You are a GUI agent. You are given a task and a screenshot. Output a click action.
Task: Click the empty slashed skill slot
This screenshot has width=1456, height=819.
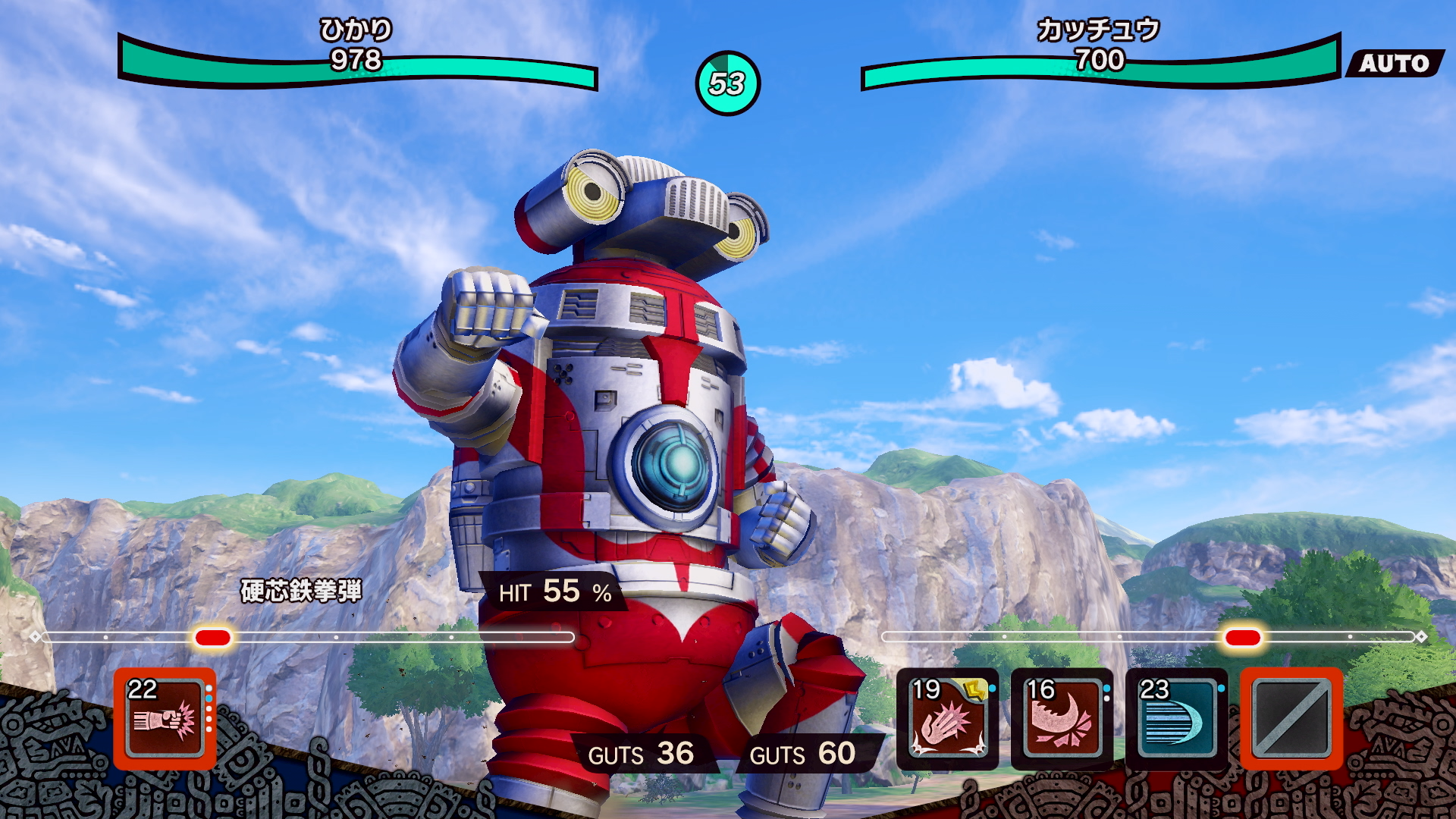pos(1291,718)
